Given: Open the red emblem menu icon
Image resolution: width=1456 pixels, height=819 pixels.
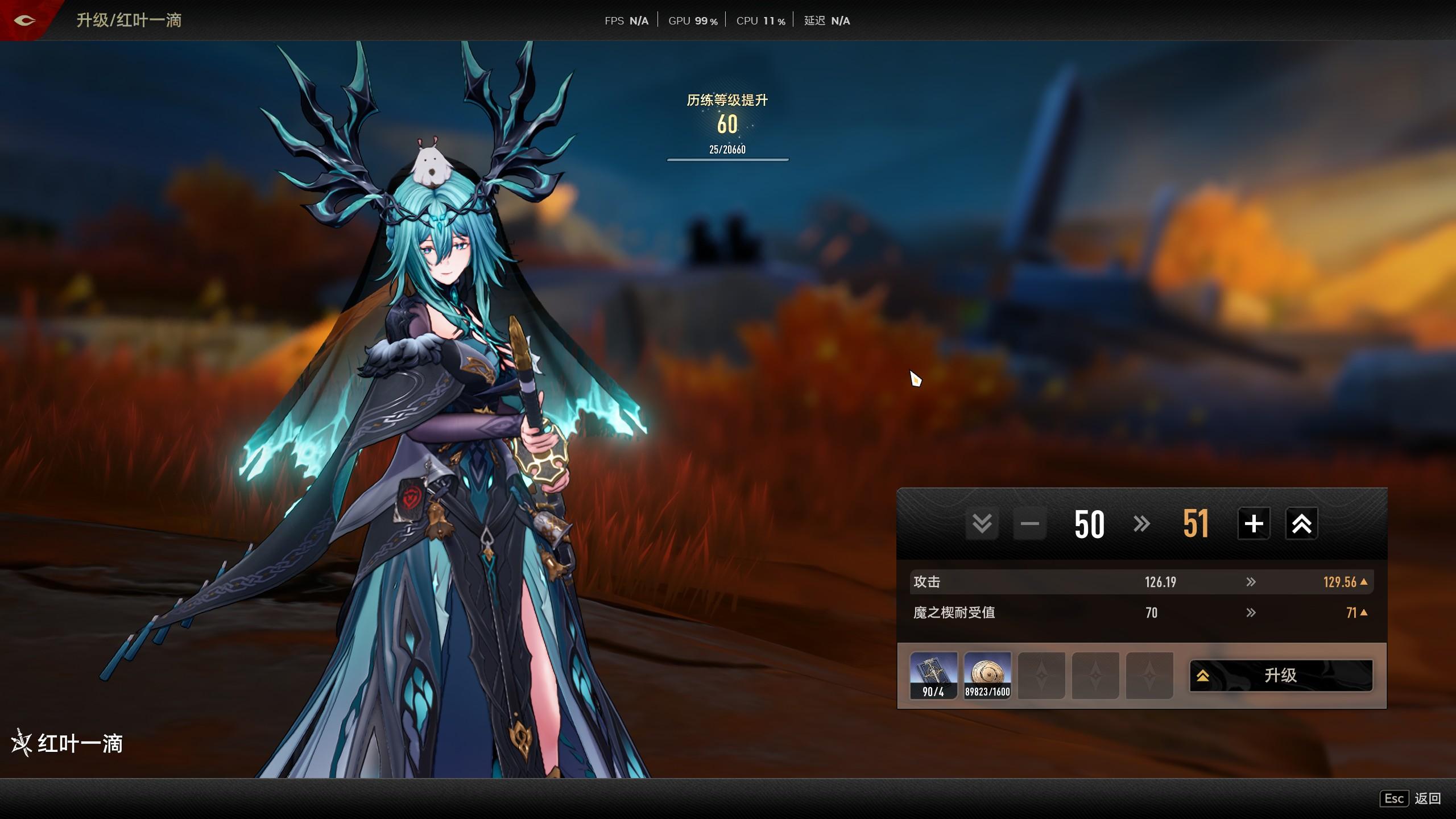Looking at the screenshot, I should pos(24,20).
